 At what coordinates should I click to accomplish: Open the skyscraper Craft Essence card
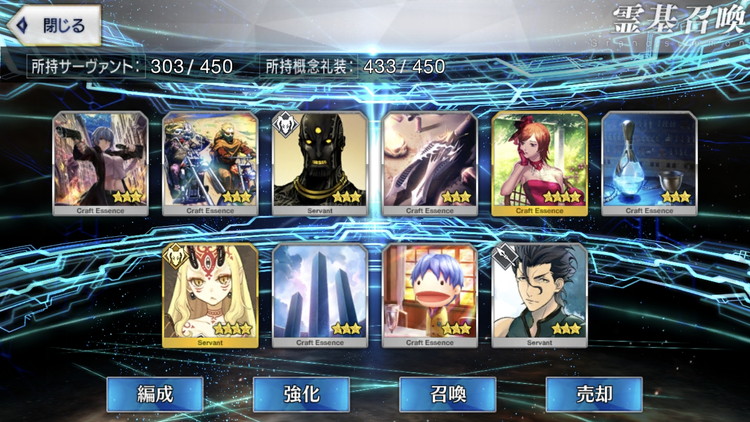[320, 294]
